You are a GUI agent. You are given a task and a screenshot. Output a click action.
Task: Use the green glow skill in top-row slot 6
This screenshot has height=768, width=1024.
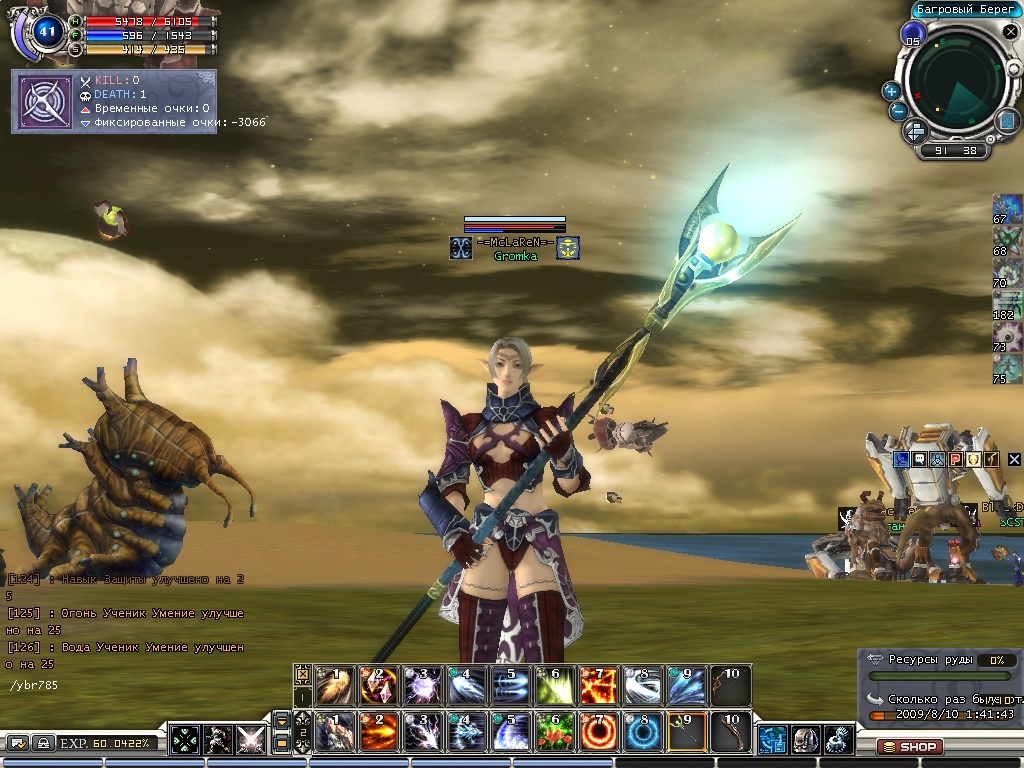555,685
